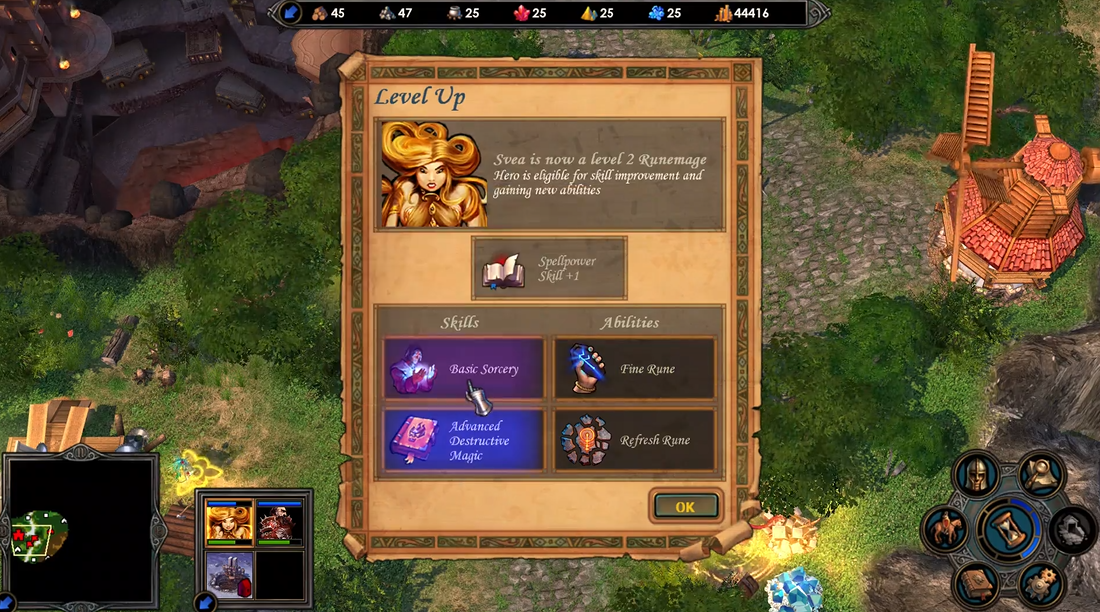Select the Fine Rune ability
1100x612 pixels.
635,369
